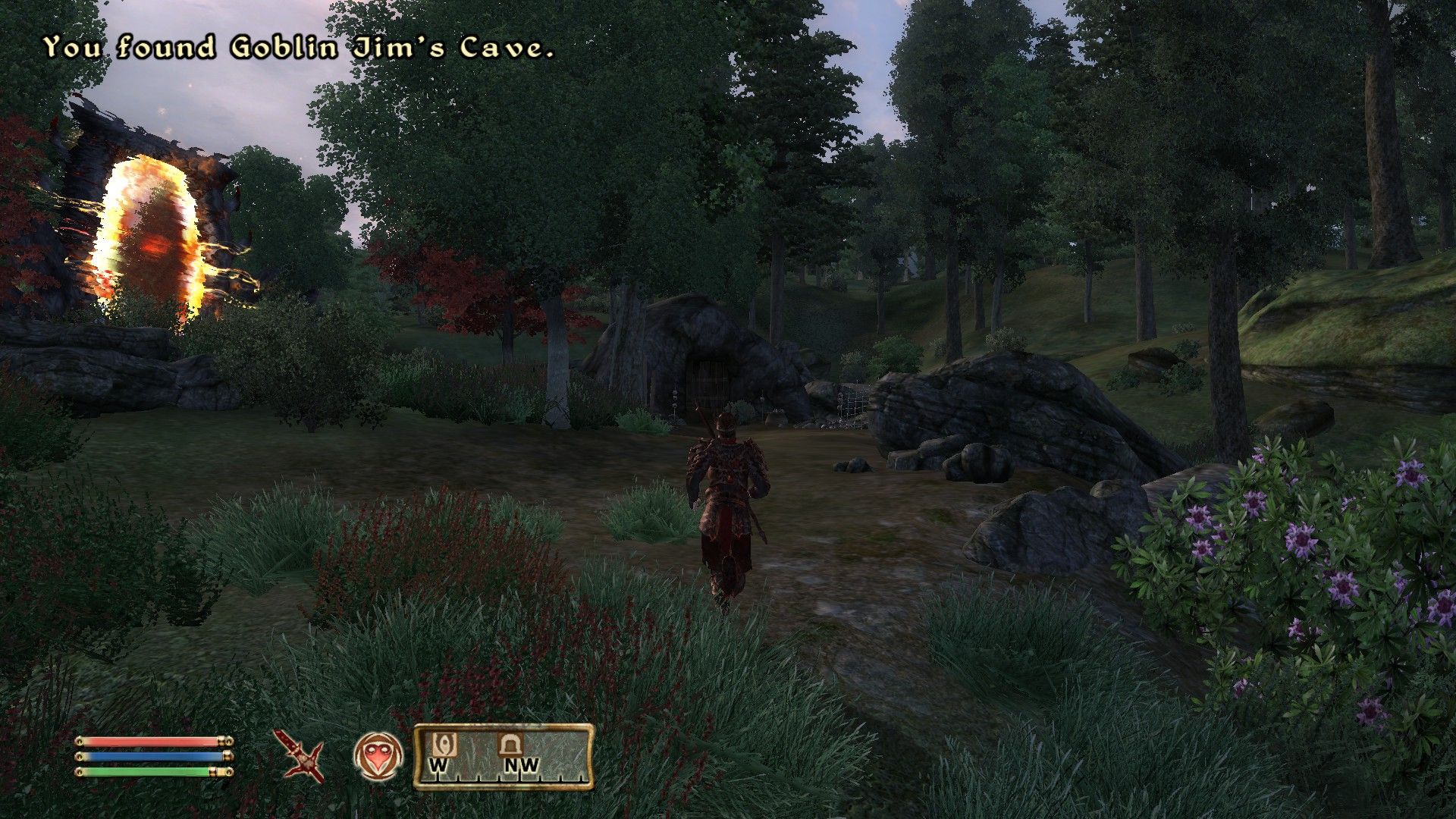Toggle the green fatigue bar display
1456x819 pixels.
tap(147, 772)
